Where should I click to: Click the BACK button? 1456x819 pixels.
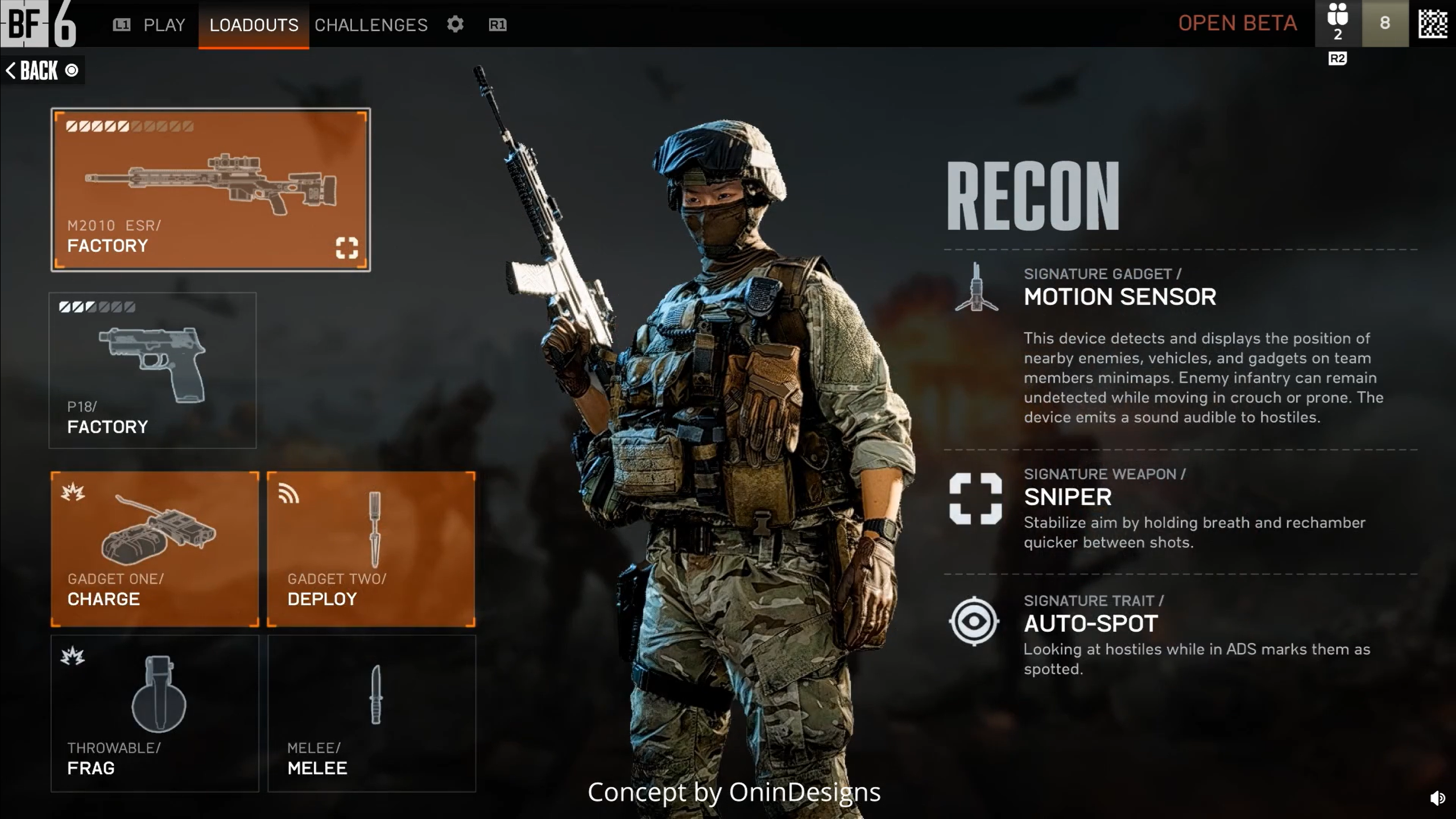pos(41,71)
